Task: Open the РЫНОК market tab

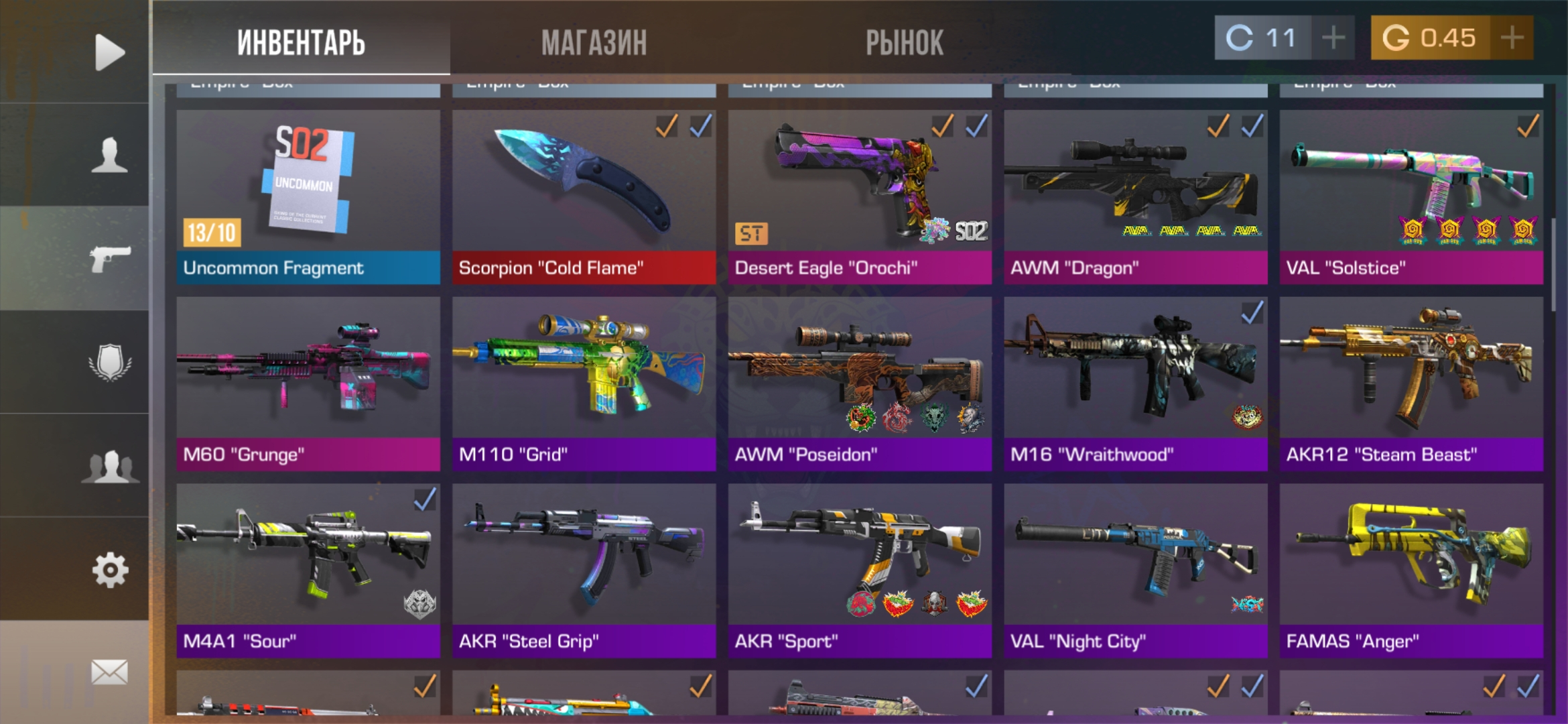Action: click(x=904, y=42)
